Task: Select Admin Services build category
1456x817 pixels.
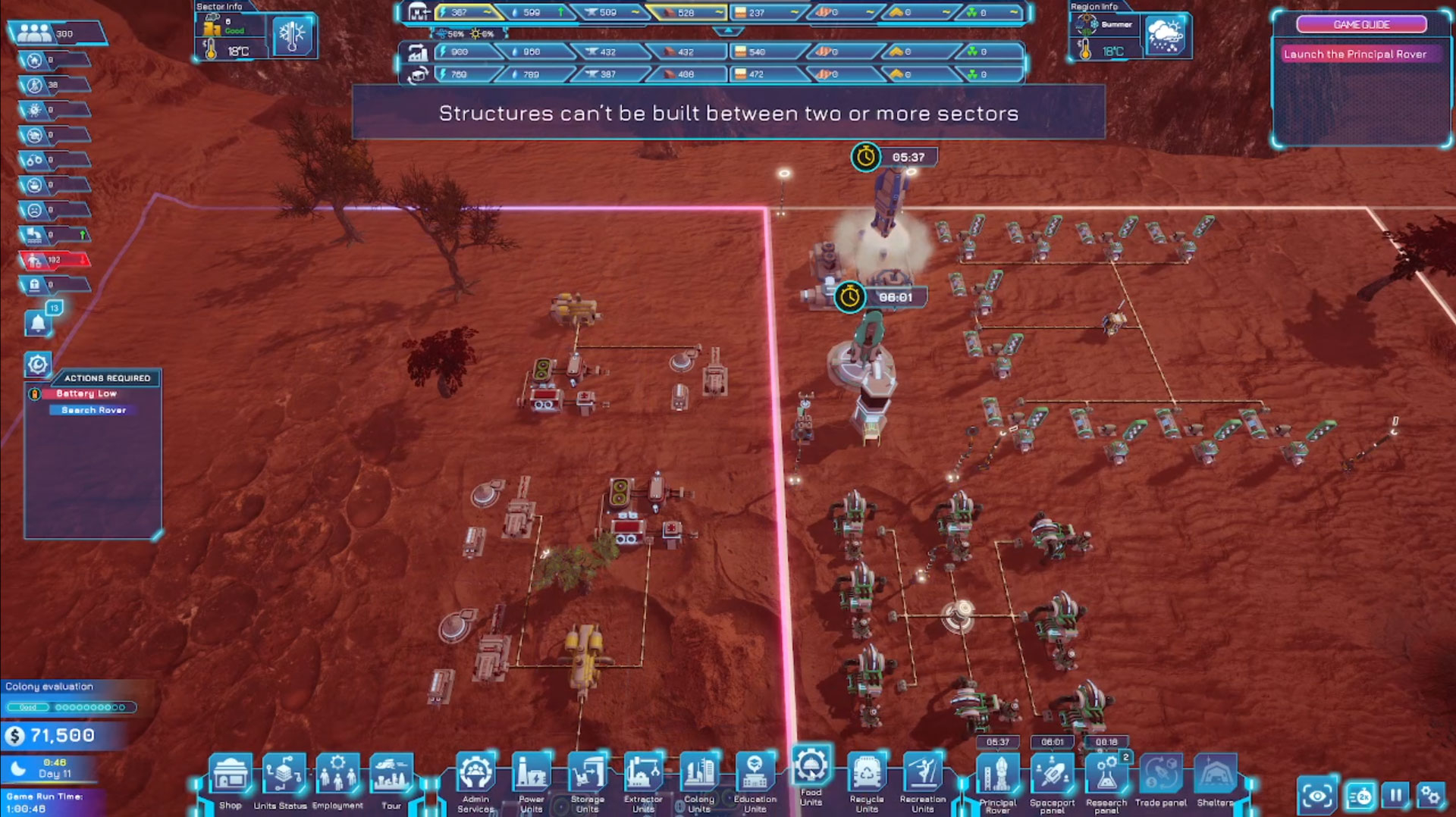Action: (x=475, y=776)
